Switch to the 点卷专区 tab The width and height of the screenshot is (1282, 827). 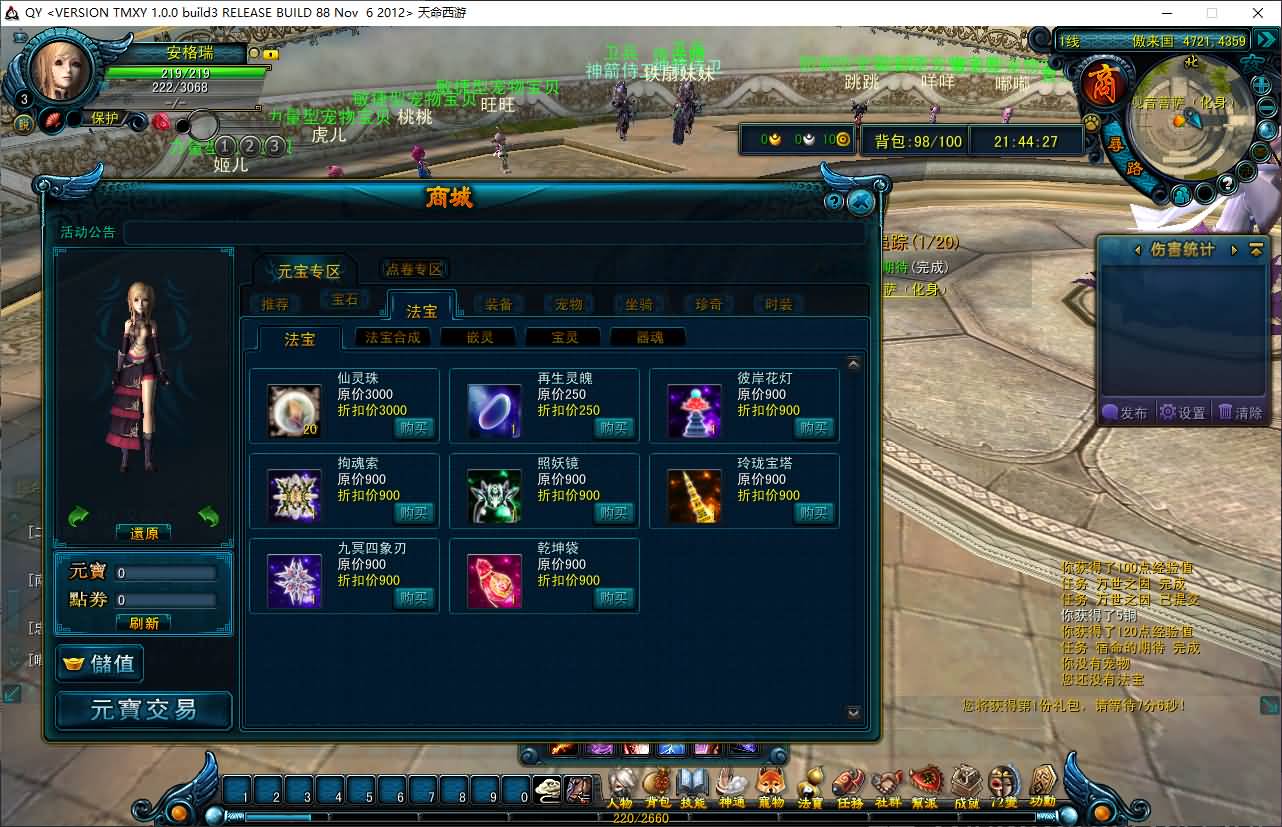[415, 269]
